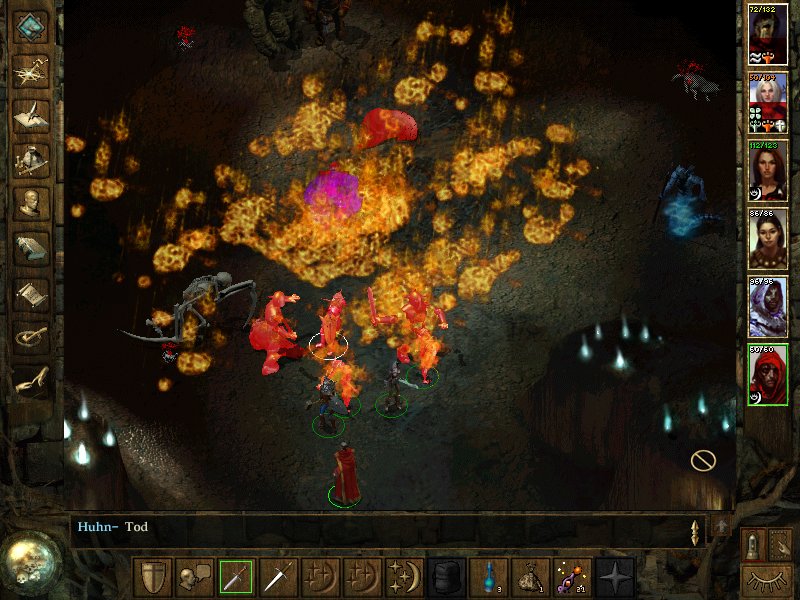Select the red-hooded character's portrait

click(768, 374)
